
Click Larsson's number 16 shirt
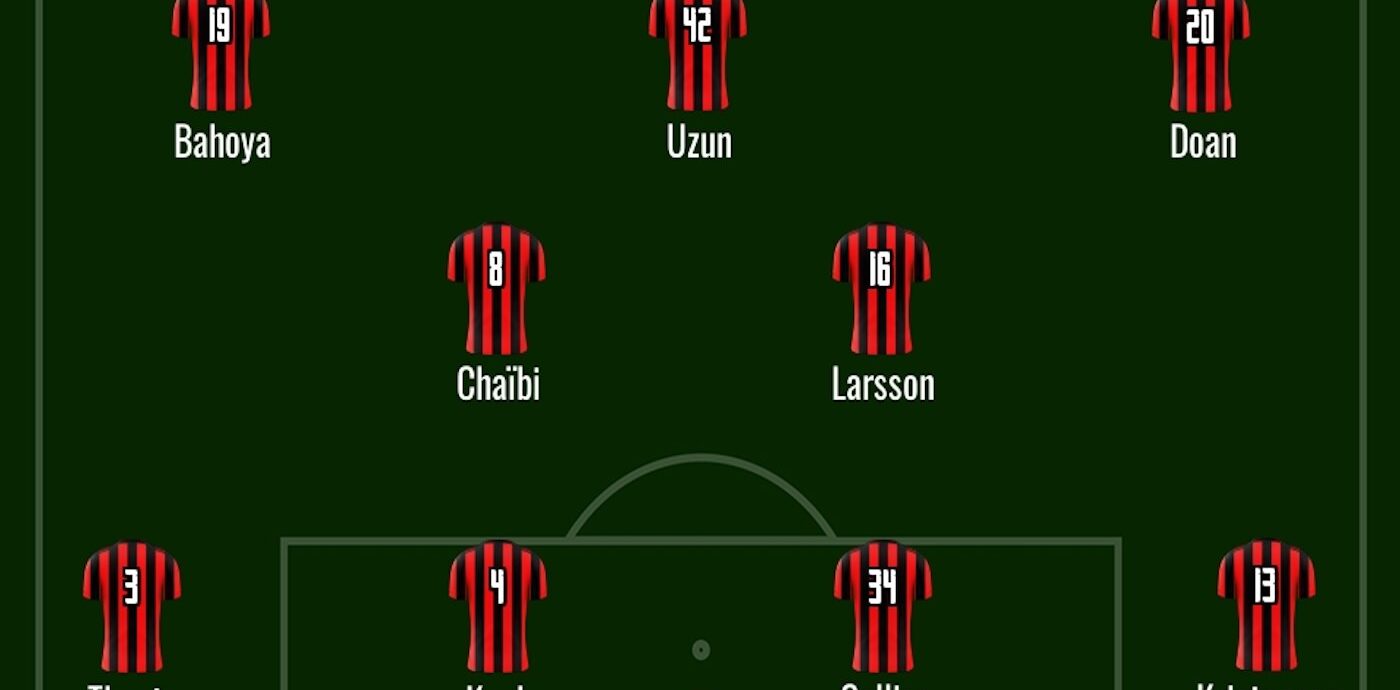881,289
